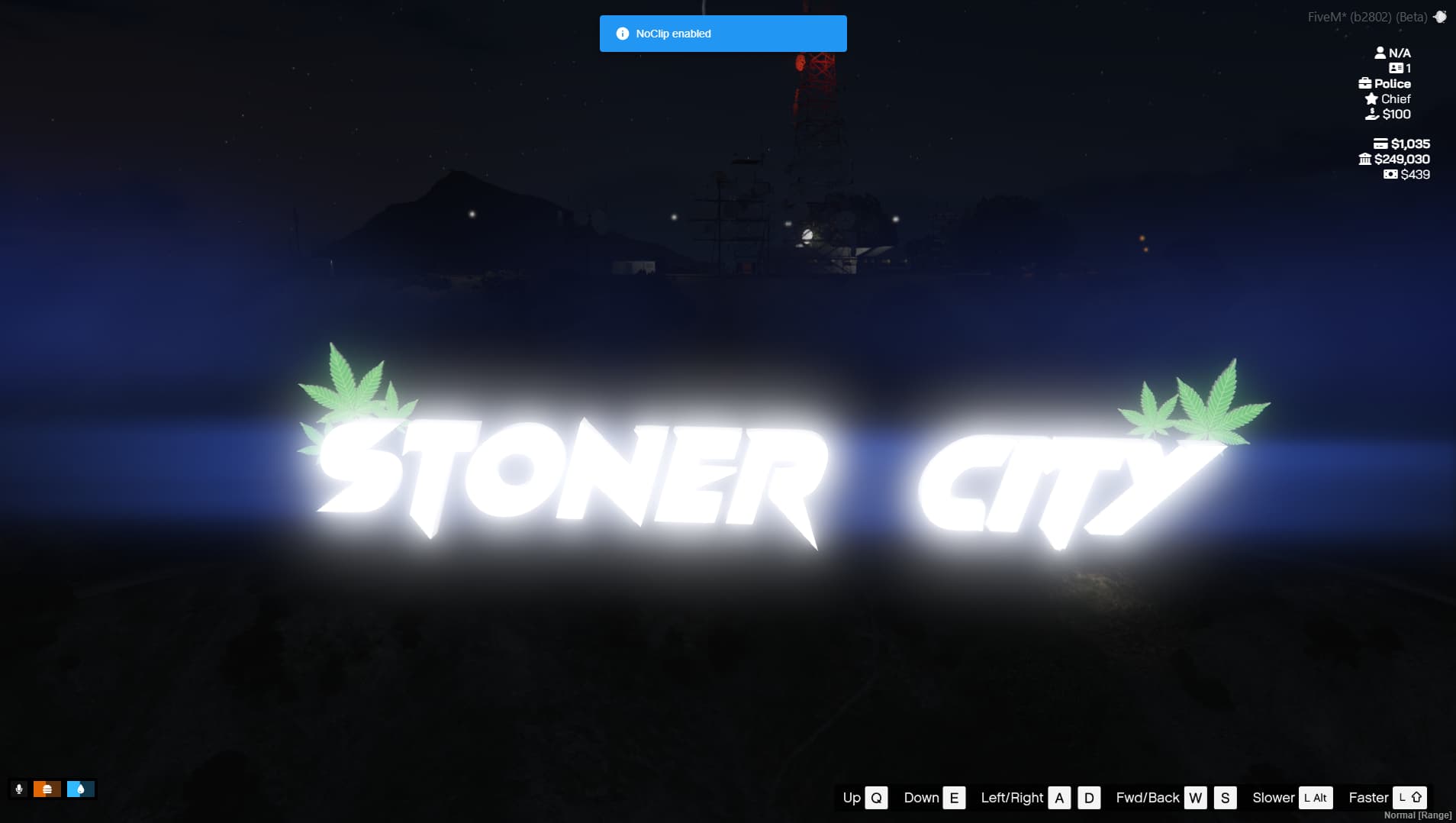Click the cash icon beside $439
The image size is (1456, 823).
(1390, 174)
